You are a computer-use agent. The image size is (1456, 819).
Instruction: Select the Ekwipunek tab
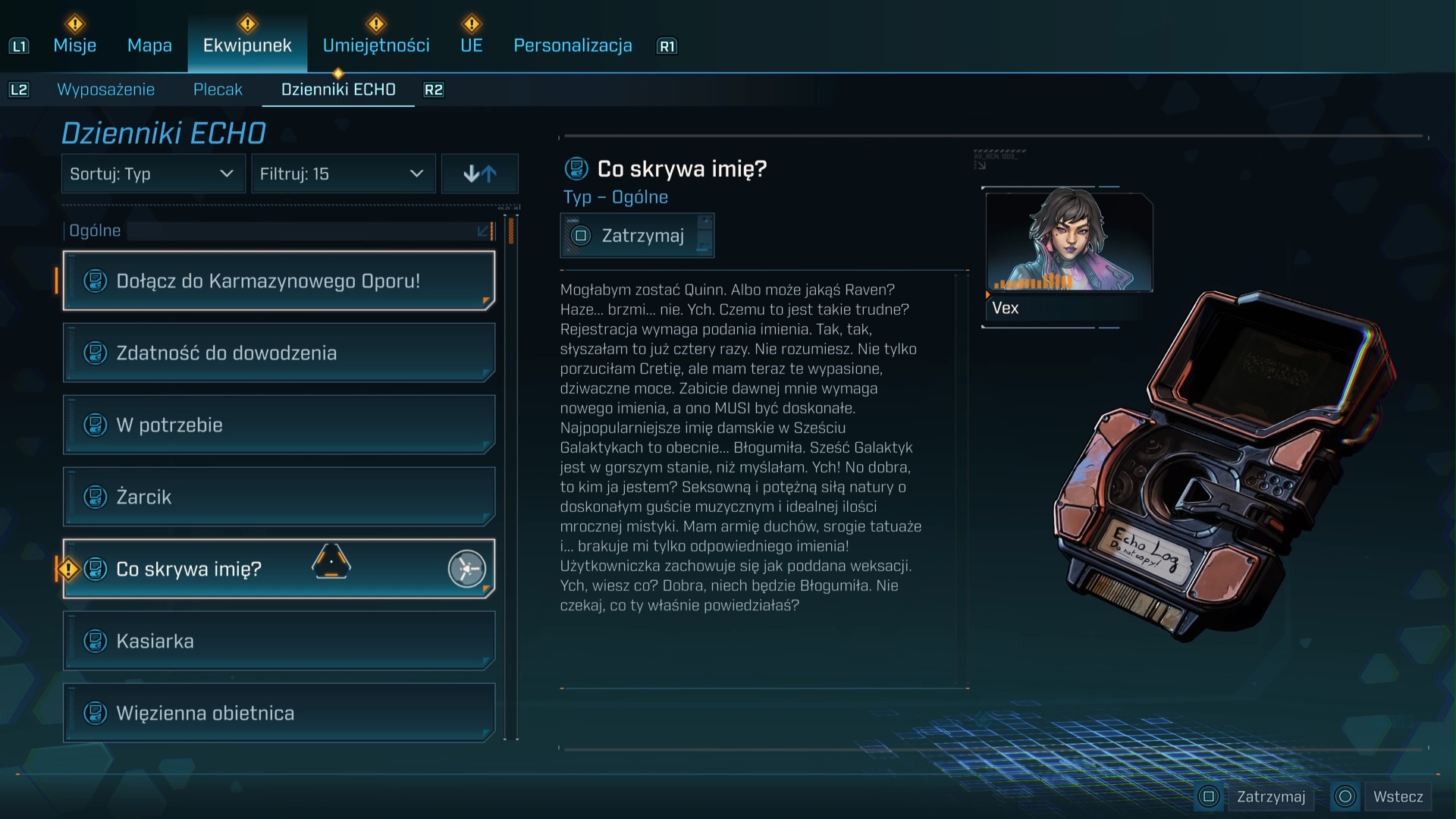point(247,45)
